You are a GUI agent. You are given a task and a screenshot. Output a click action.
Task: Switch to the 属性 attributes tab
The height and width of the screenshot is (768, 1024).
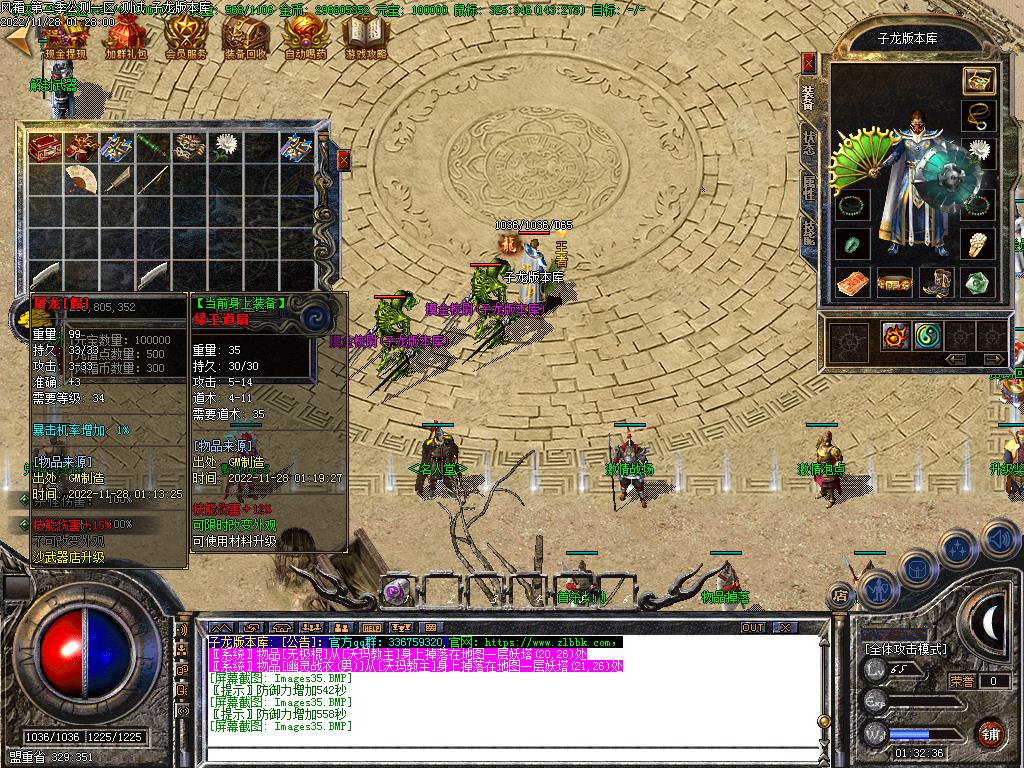[x=809, y=189]
